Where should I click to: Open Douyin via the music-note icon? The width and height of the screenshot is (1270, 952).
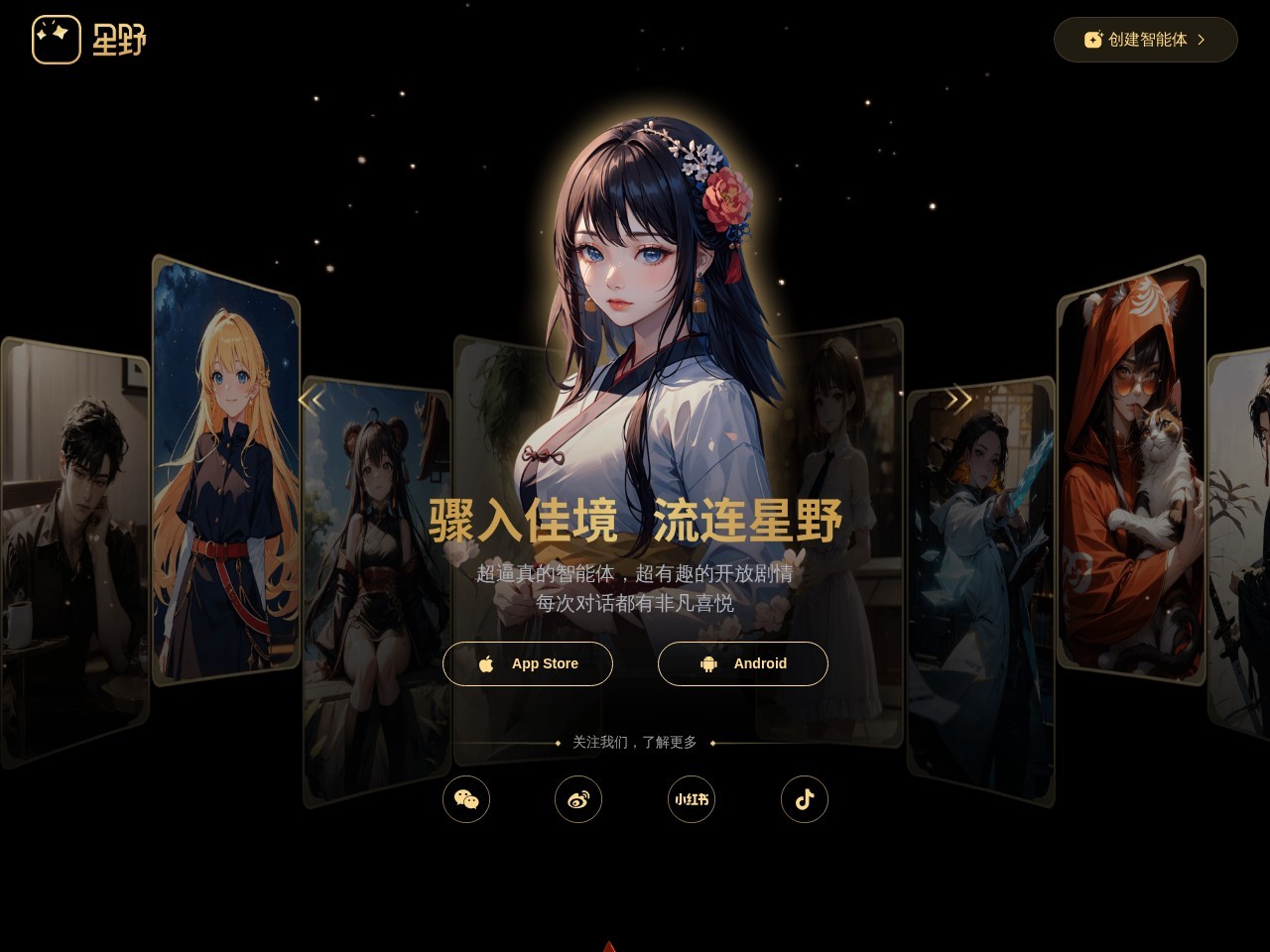805,799
